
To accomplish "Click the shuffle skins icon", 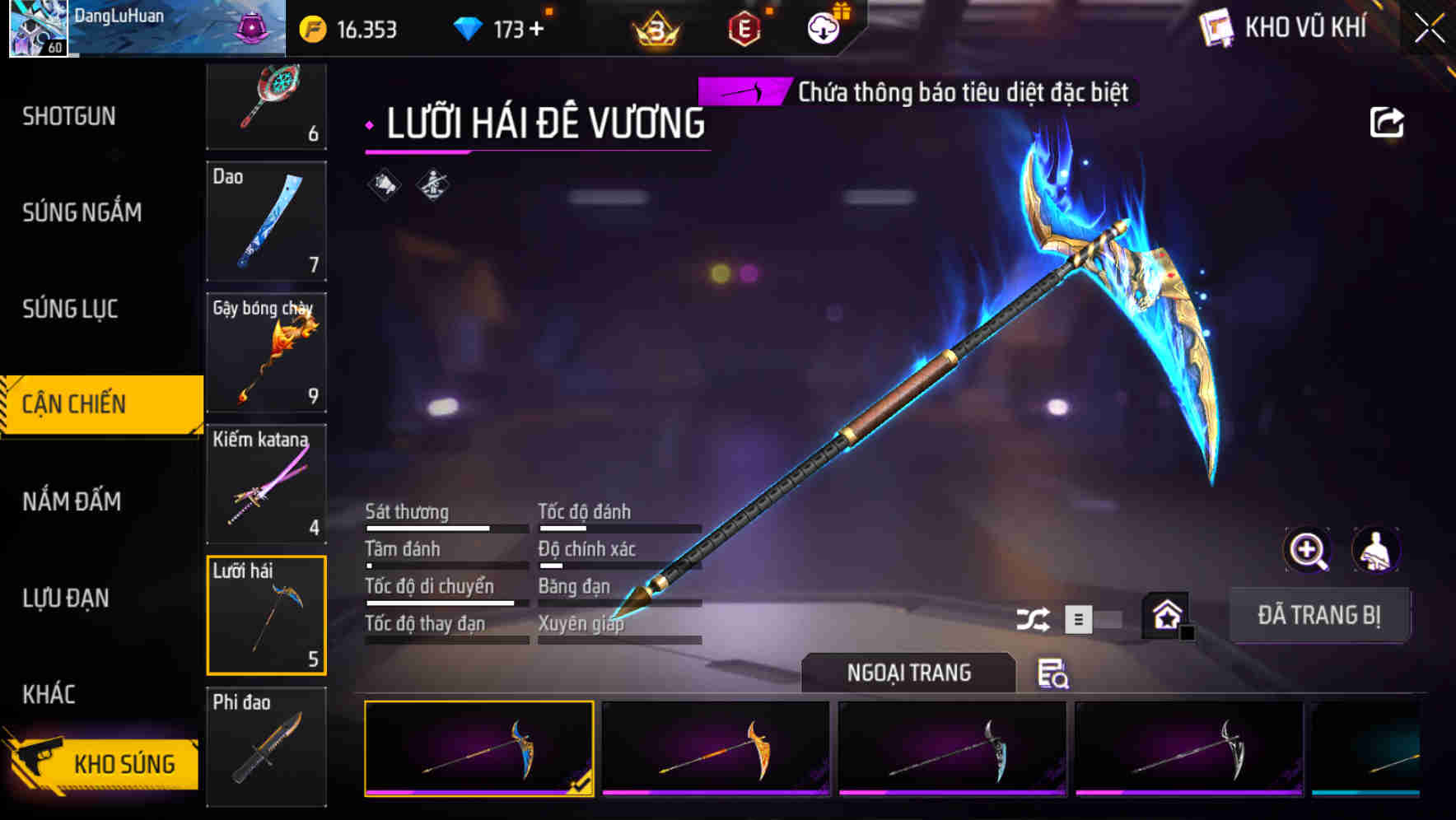I will pos(1034,617).
